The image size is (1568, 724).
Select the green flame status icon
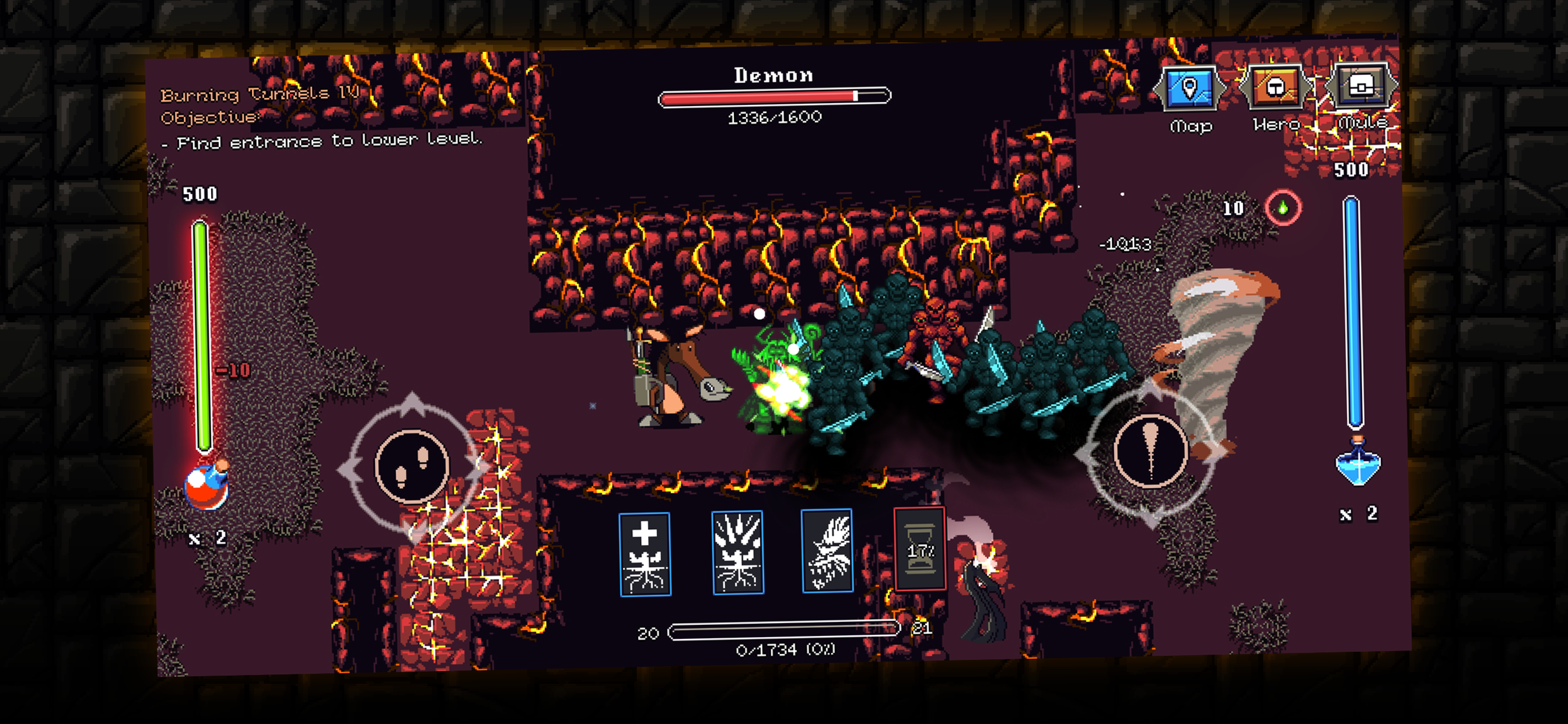click(1283, 208)
